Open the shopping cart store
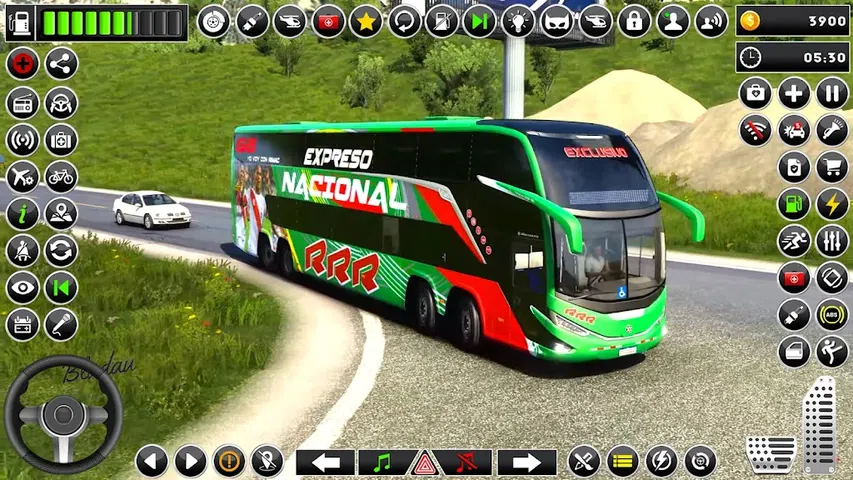Image resolution: width=853 pixels, height=480 pixels. 832,167
